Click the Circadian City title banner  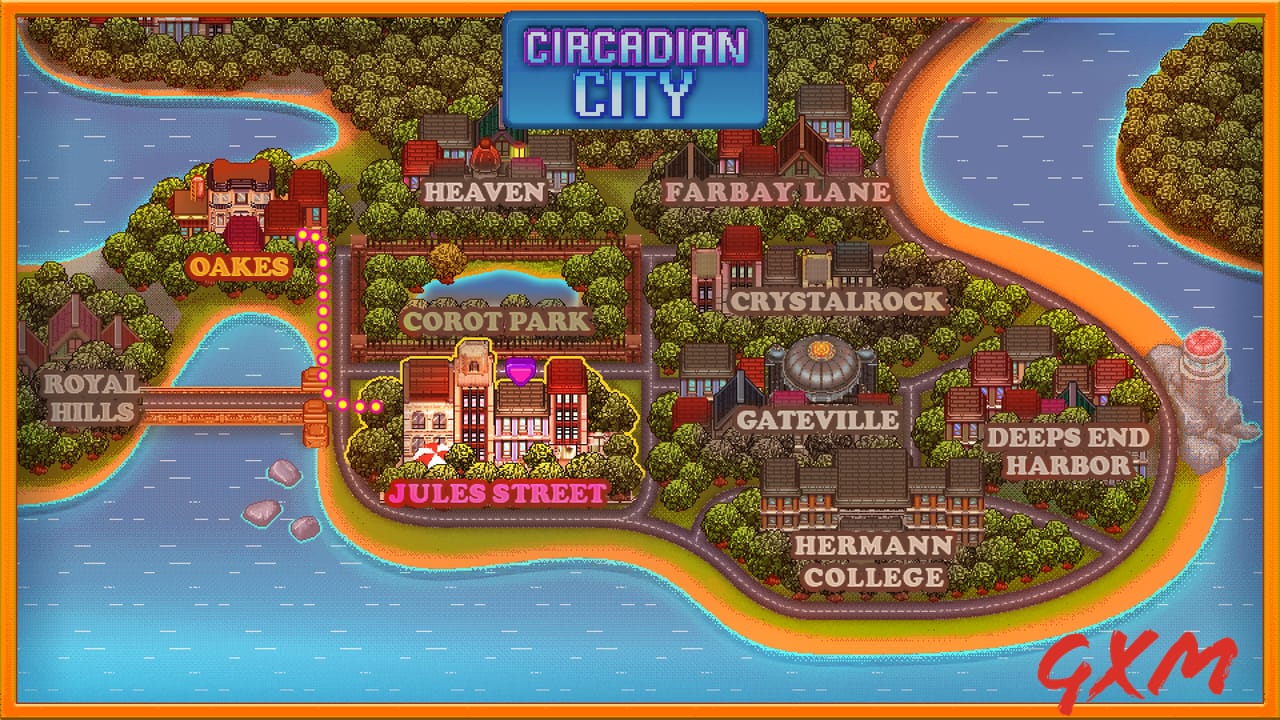click(637, 68)
